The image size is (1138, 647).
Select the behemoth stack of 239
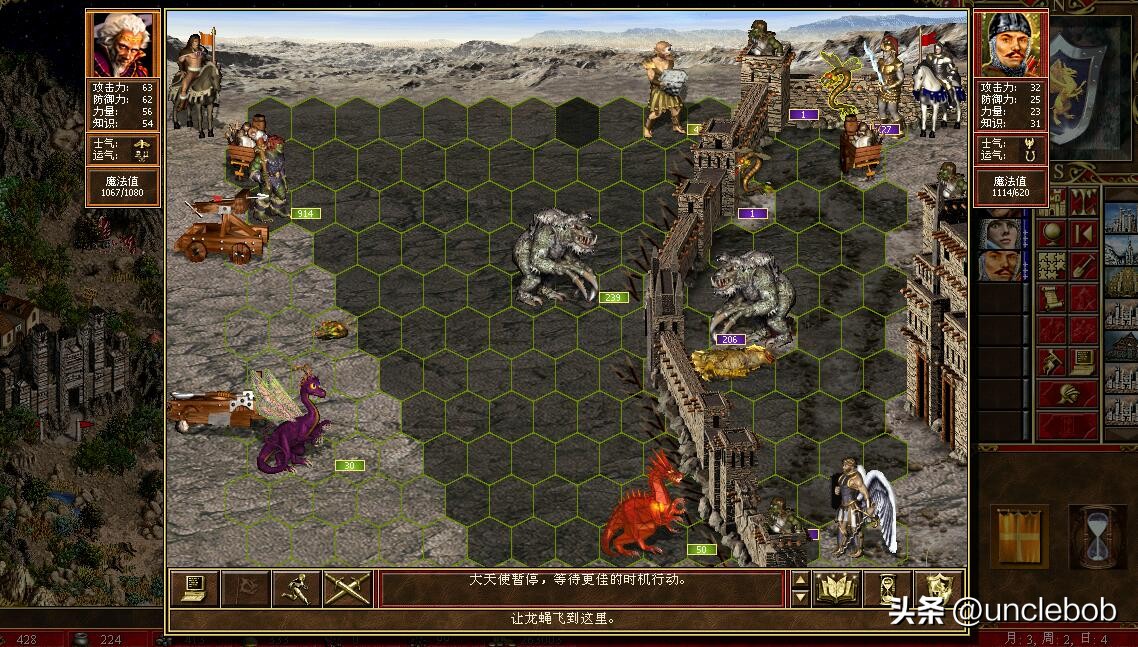(x=555, y=258)
